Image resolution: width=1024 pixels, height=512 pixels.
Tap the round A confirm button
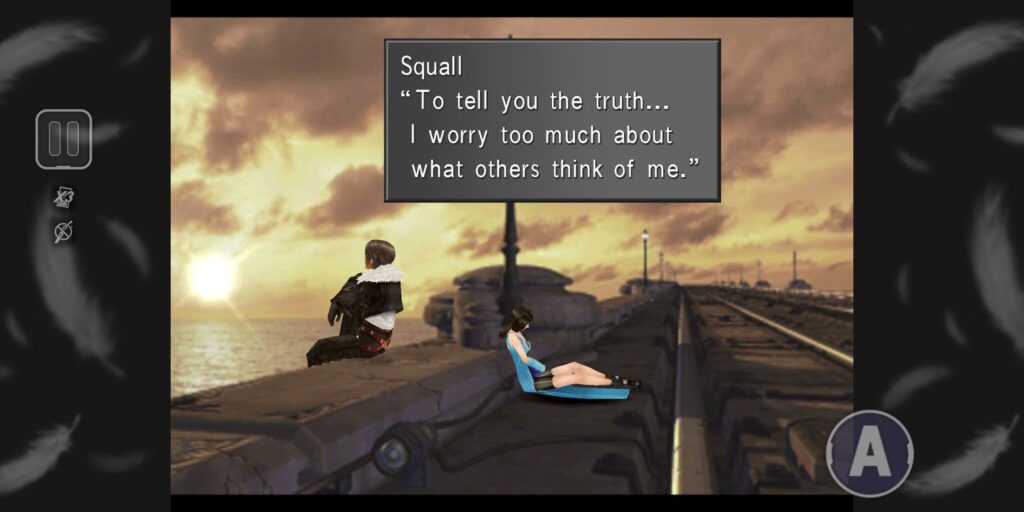pos(869,454)
